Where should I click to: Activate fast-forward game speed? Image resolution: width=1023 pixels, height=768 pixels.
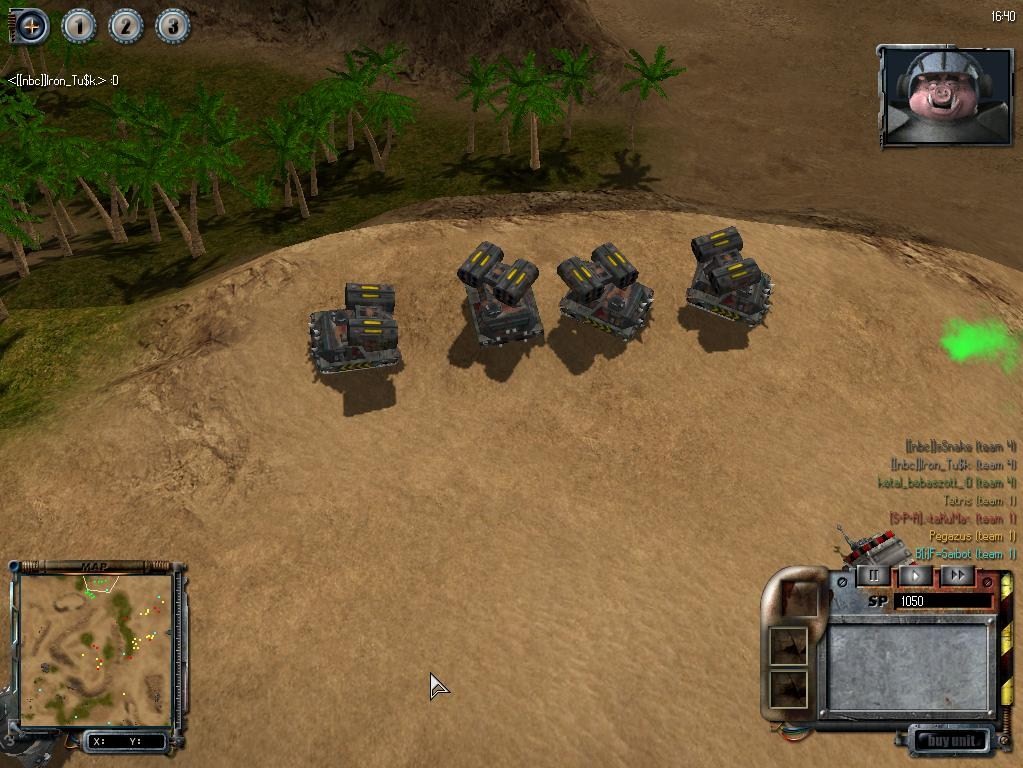[x=957, y=576]
